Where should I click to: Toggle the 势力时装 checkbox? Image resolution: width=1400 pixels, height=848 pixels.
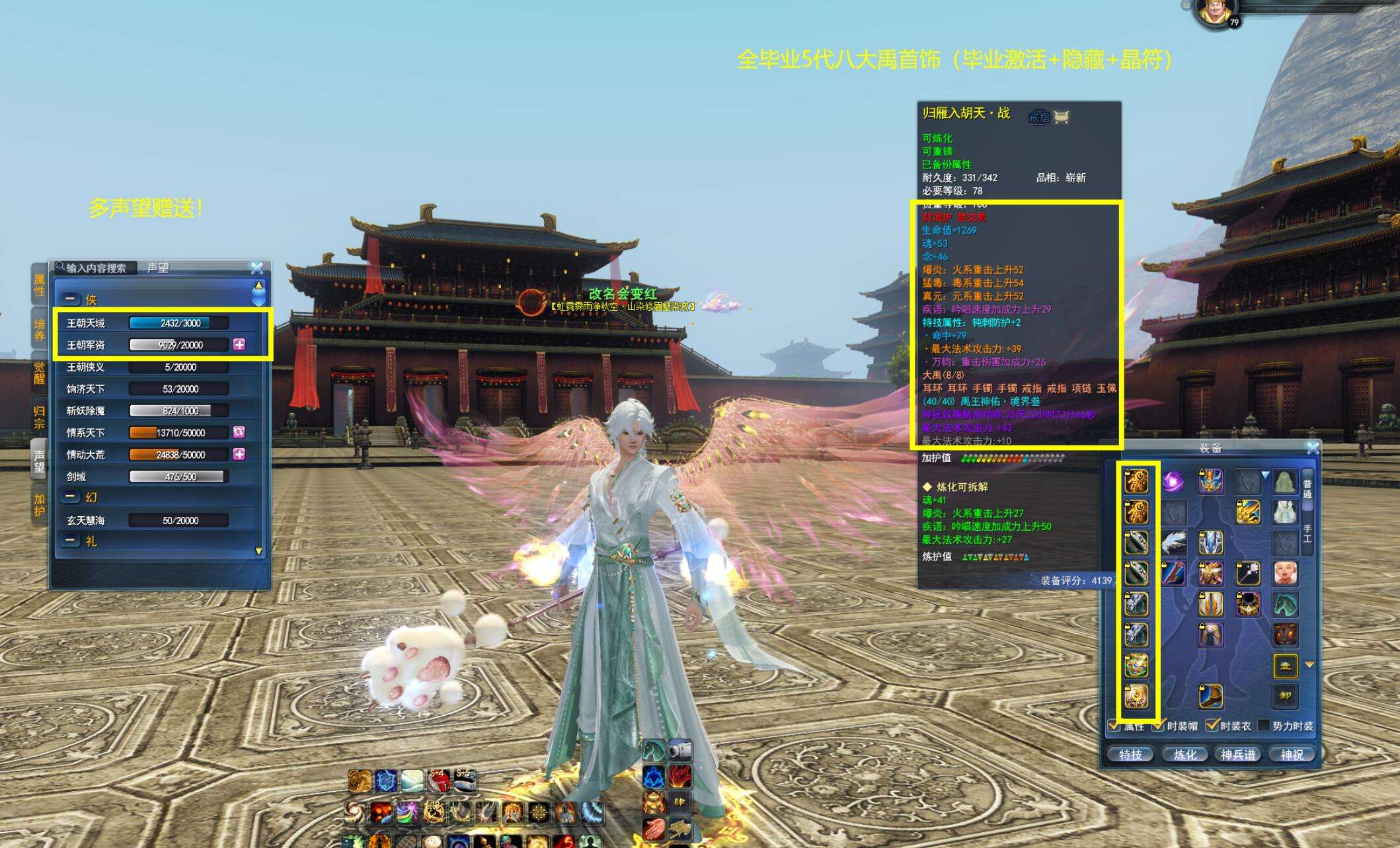pos(1264,726)
